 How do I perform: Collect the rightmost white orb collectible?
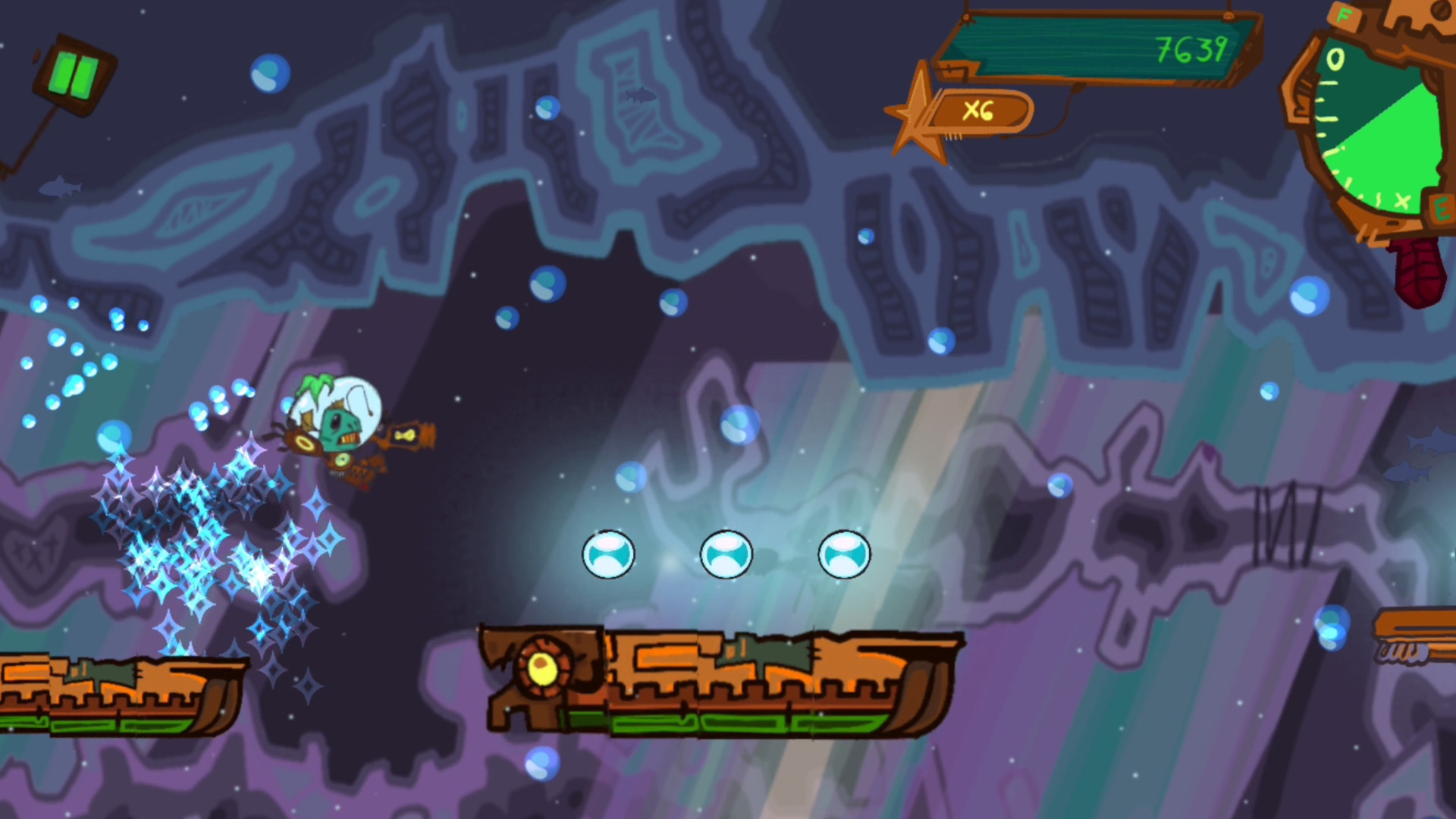[843, 554]
